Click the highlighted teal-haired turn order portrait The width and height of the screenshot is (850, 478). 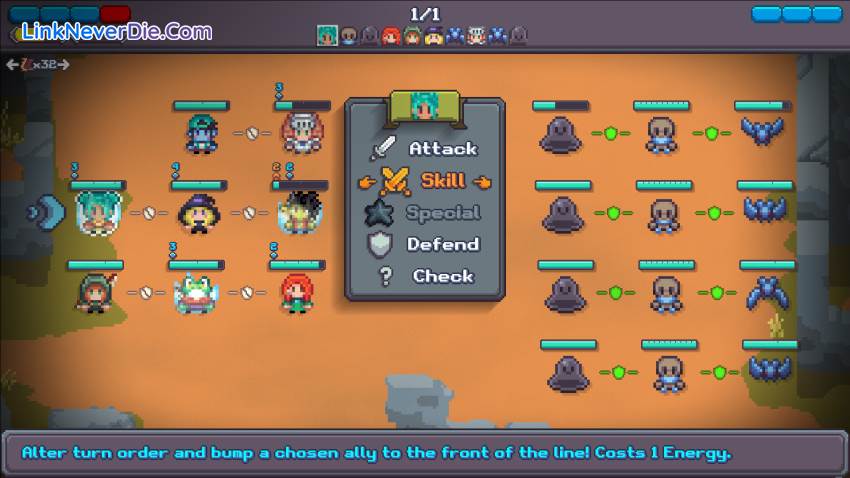tap(327, 35)
